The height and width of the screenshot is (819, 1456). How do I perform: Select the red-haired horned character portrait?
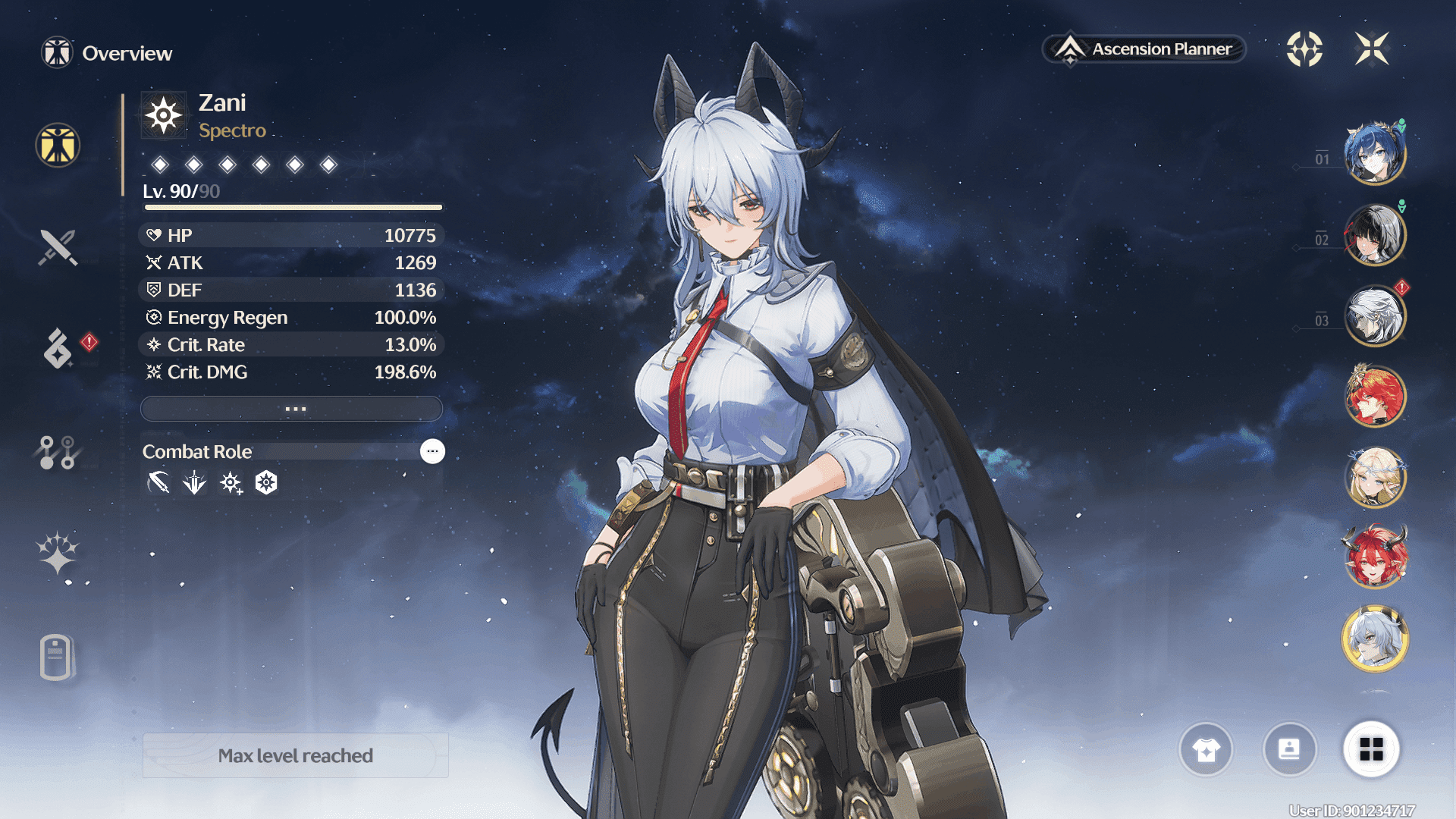tap(1374, 557)
